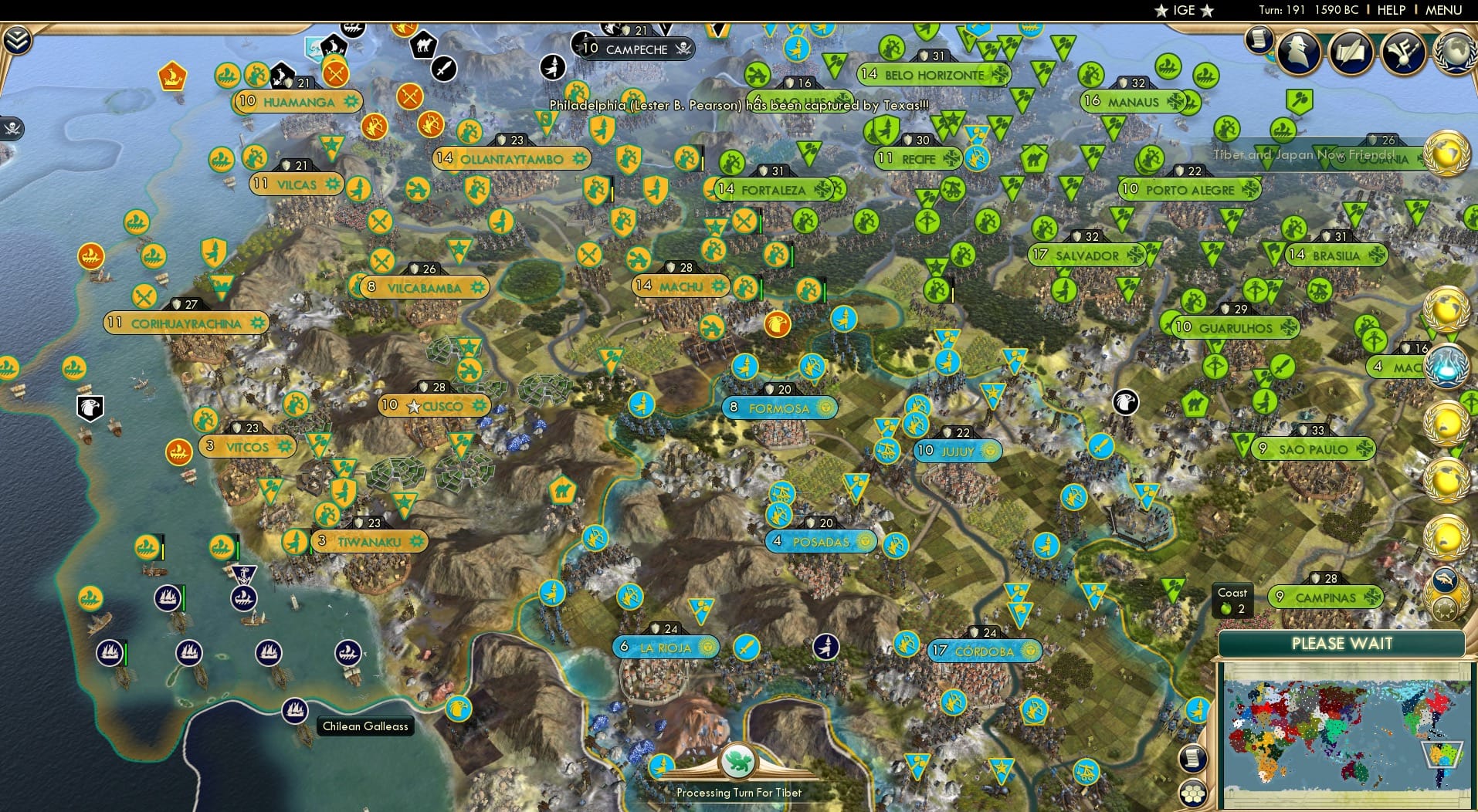The image size is (1478, 812).
Task: Open the HELP screen
Action: 1390,10
